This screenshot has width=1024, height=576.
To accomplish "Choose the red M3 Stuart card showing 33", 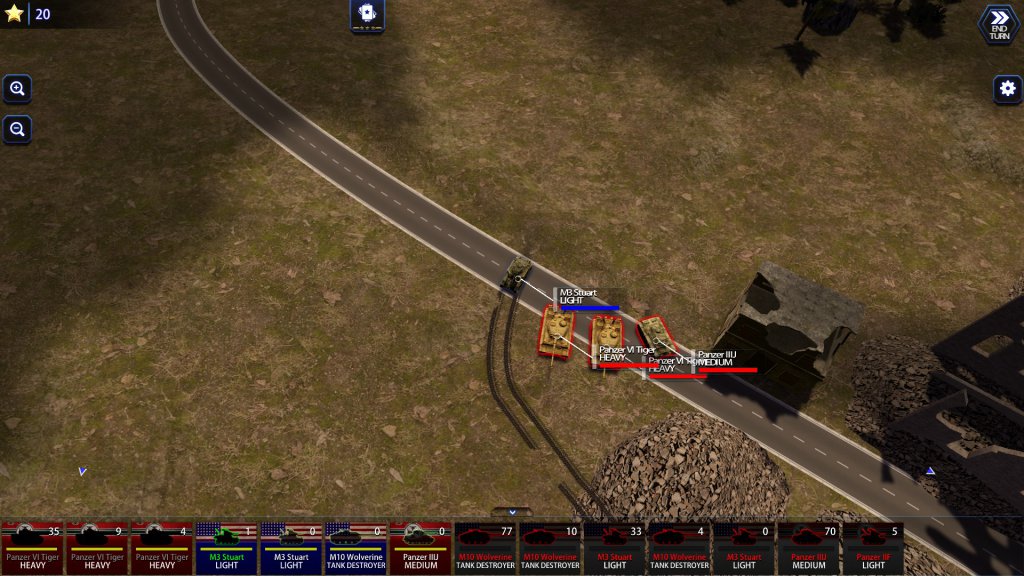I will tap(614, 548).
